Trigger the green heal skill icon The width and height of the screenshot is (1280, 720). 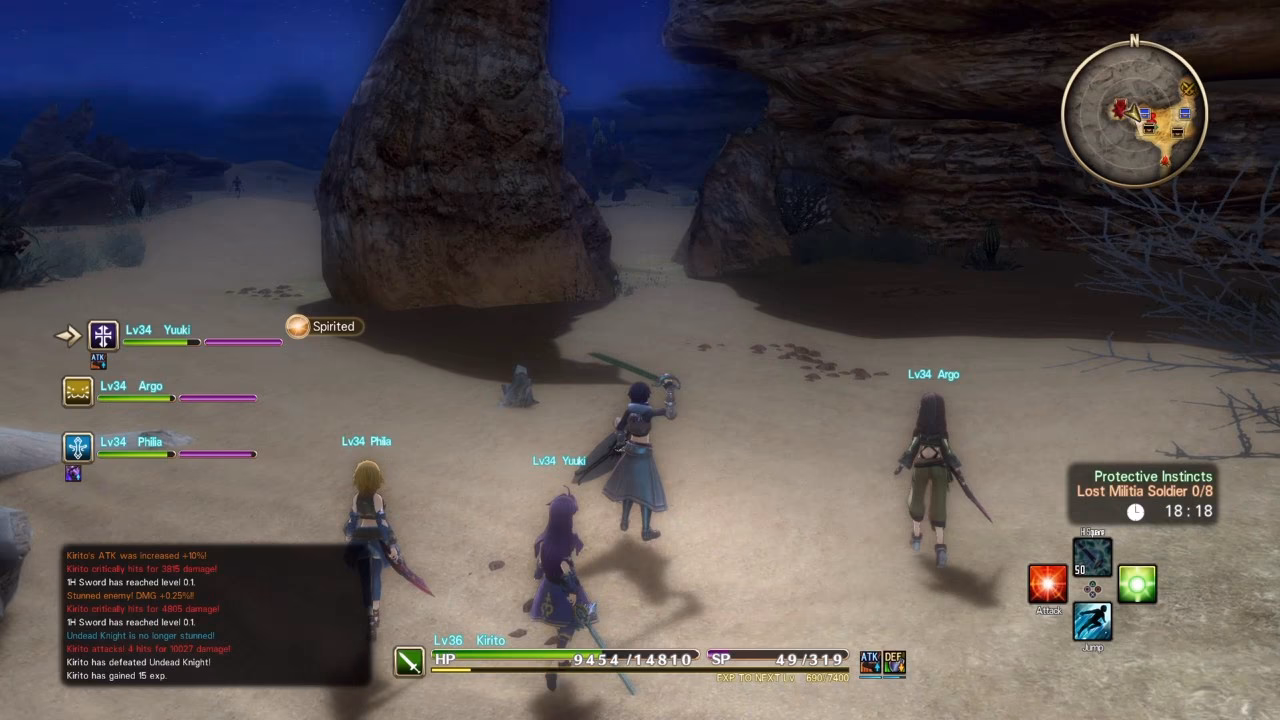point(1137,584)
